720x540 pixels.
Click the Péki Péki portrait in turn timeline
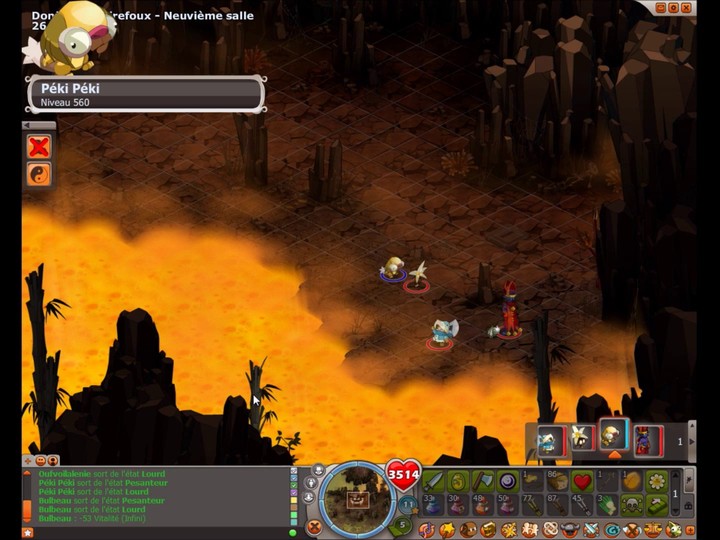click(611, 437)
